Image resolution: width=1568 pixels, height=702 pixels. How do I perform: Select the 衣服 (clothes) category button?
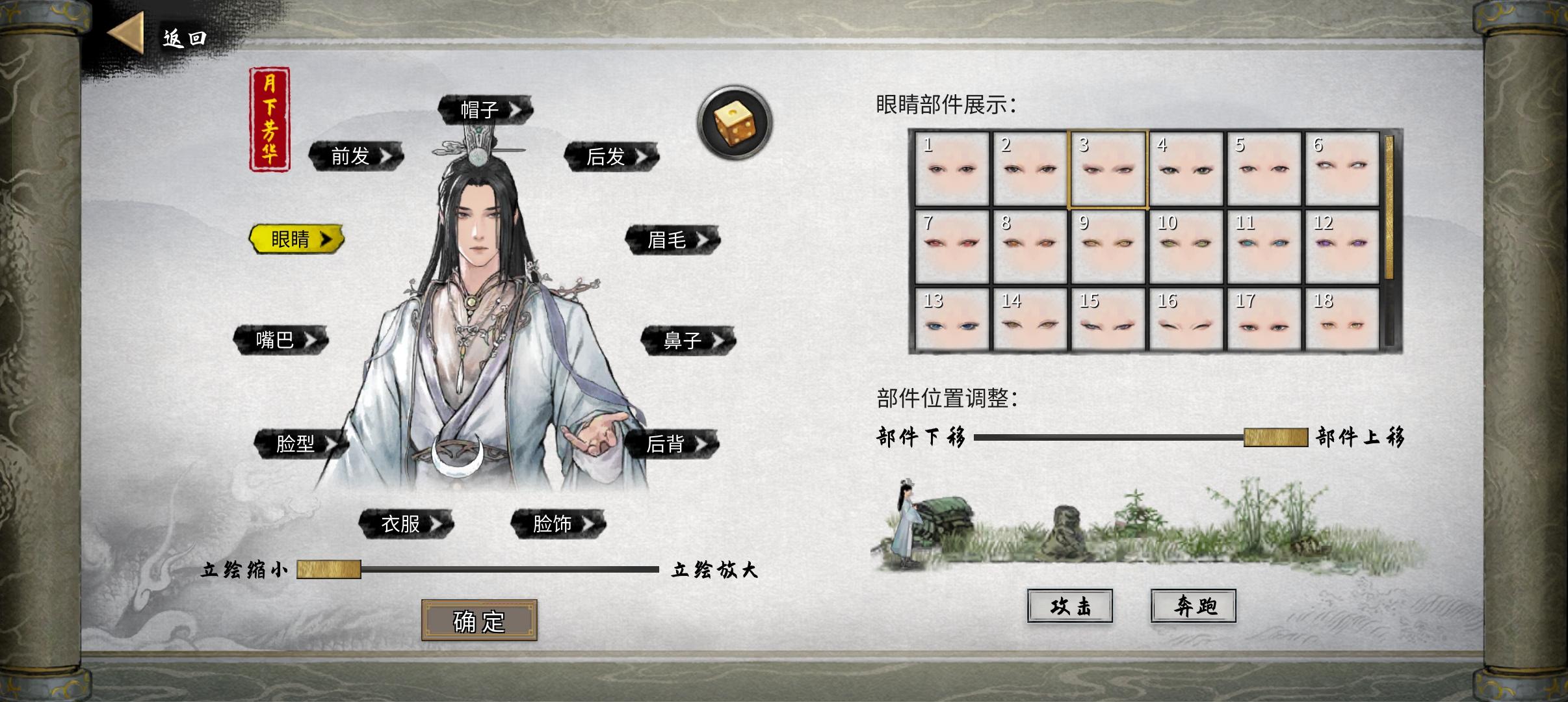402,522
